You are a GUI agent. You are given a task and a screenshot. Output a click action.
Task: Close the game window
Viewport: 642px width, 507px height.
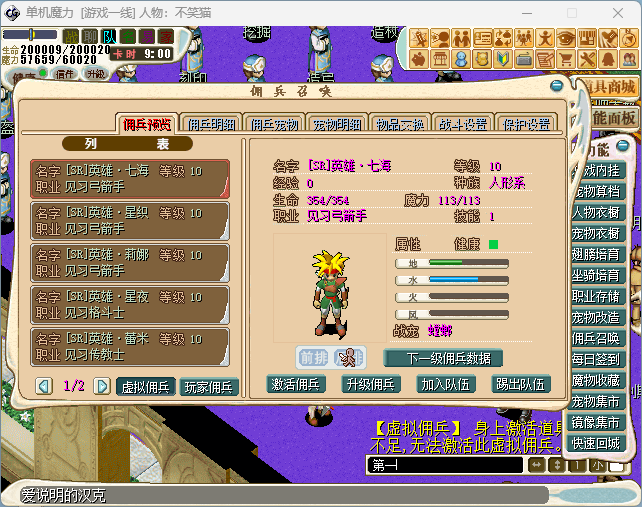coord(618,13)
